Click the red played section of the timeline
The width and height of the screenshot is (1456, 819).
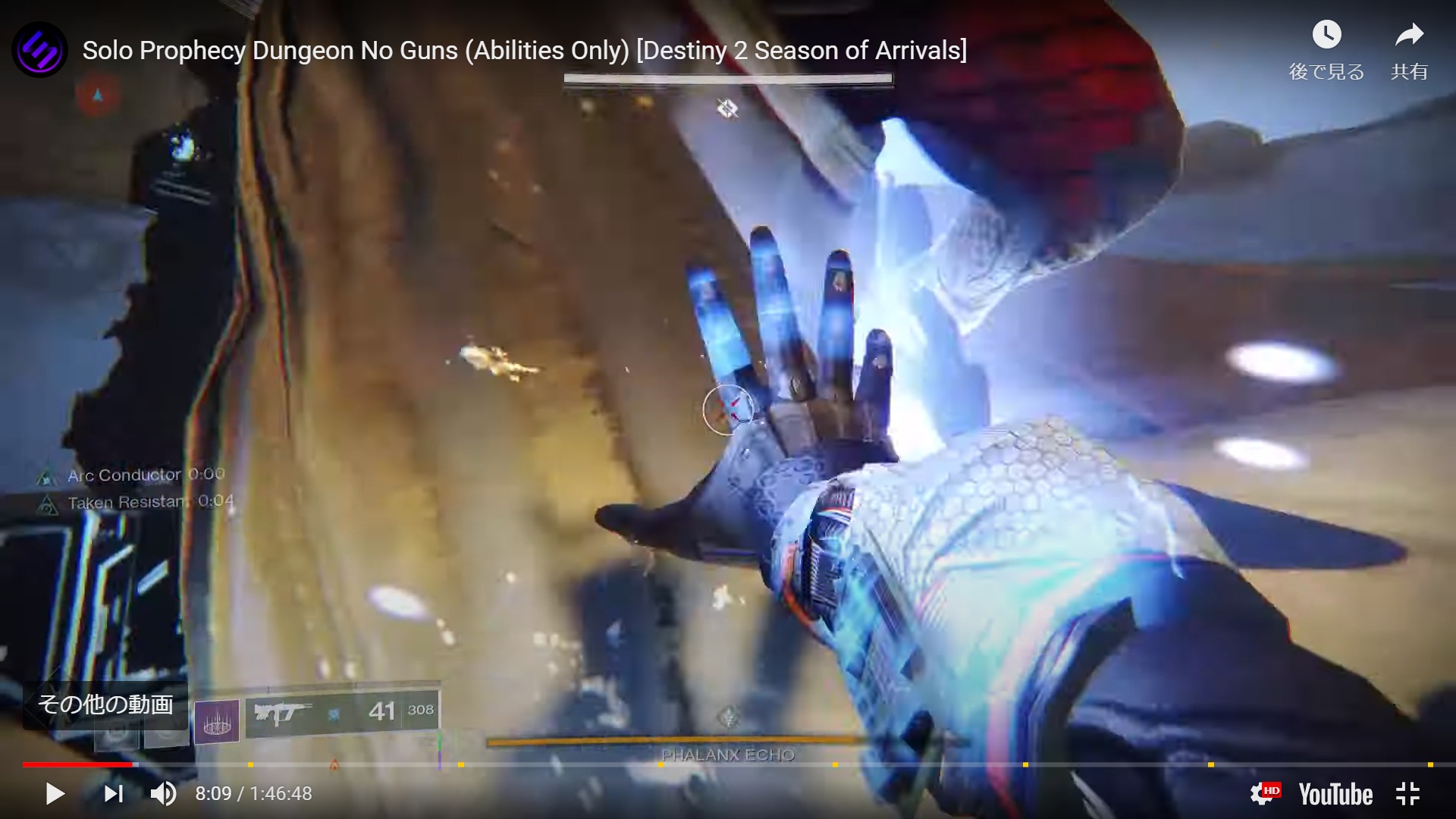(x=76, y=764)
